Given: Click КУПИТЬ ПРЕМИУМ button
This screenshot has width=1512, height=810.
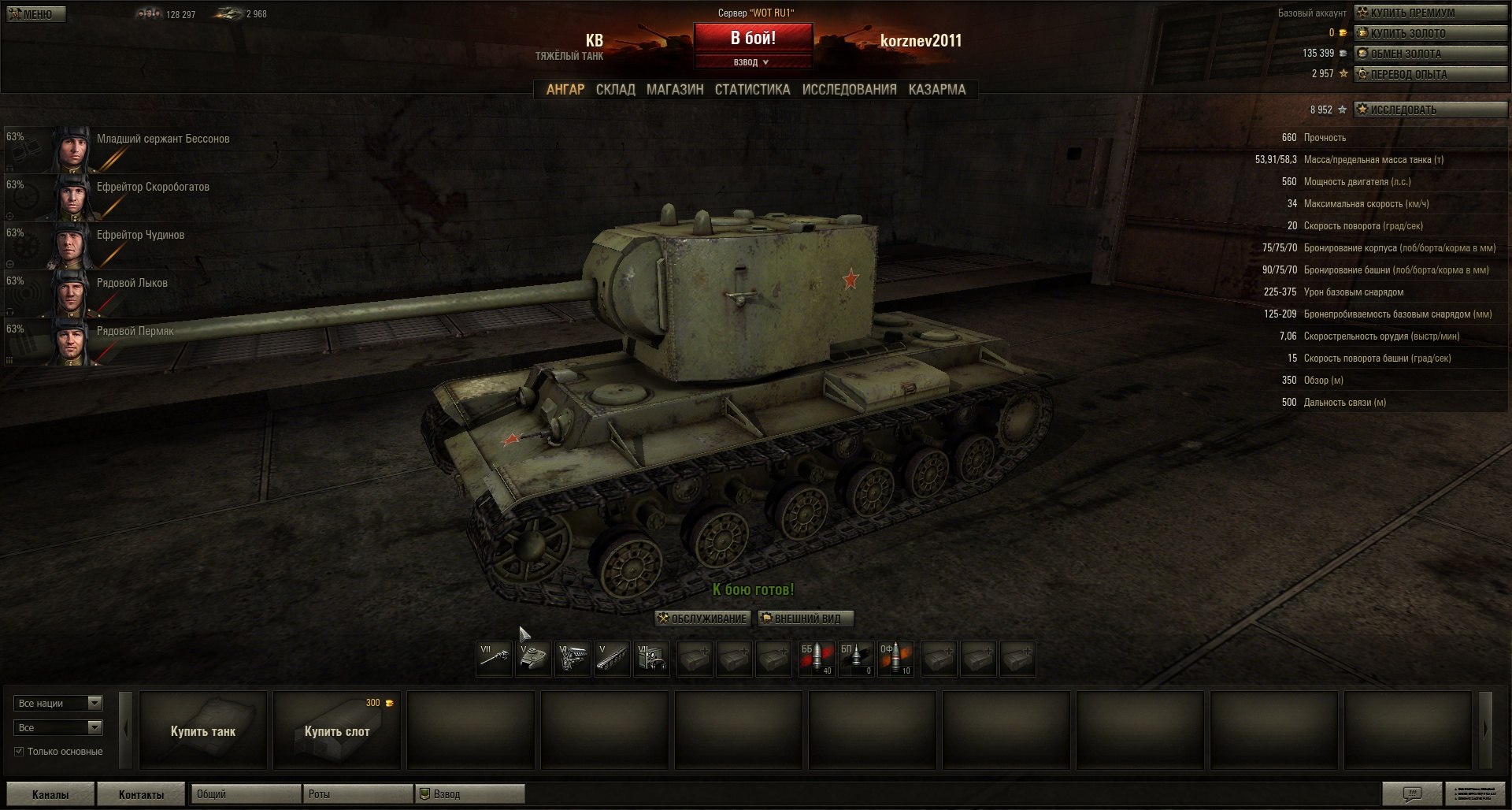Looking at the screenshot, I should [1429, 13].
